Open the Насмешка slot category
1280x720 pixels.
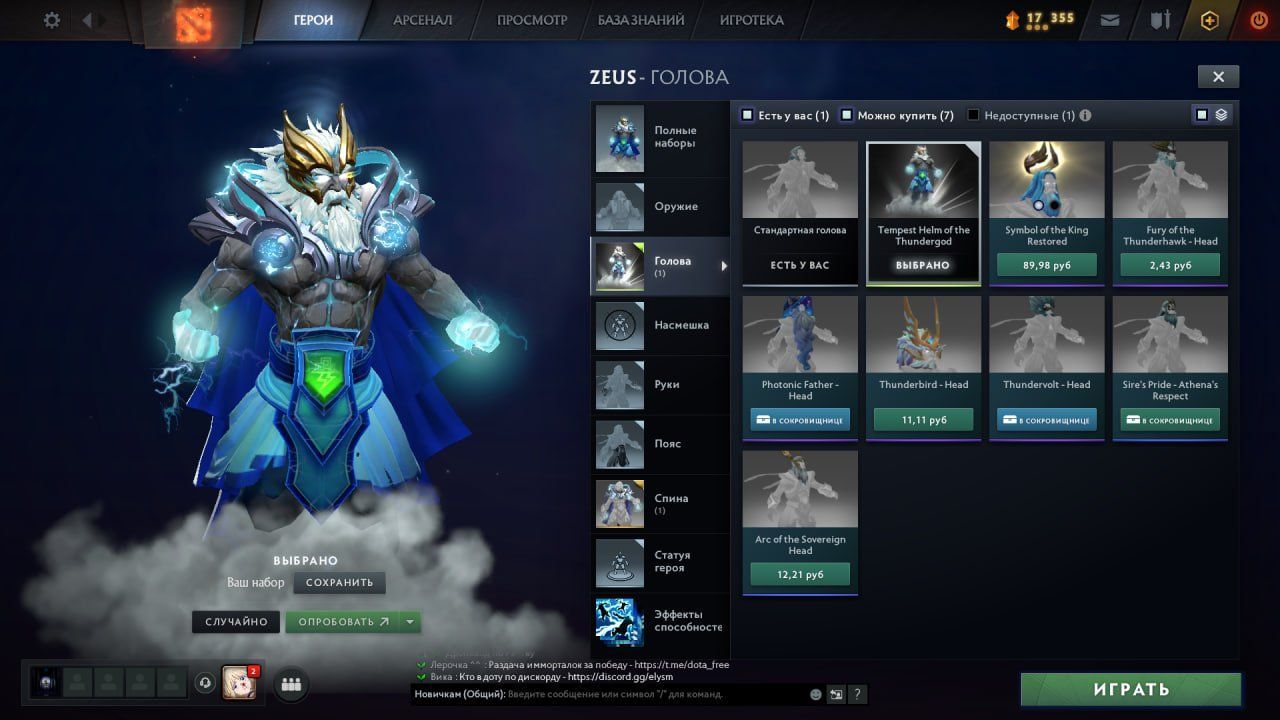click(660, 325)
